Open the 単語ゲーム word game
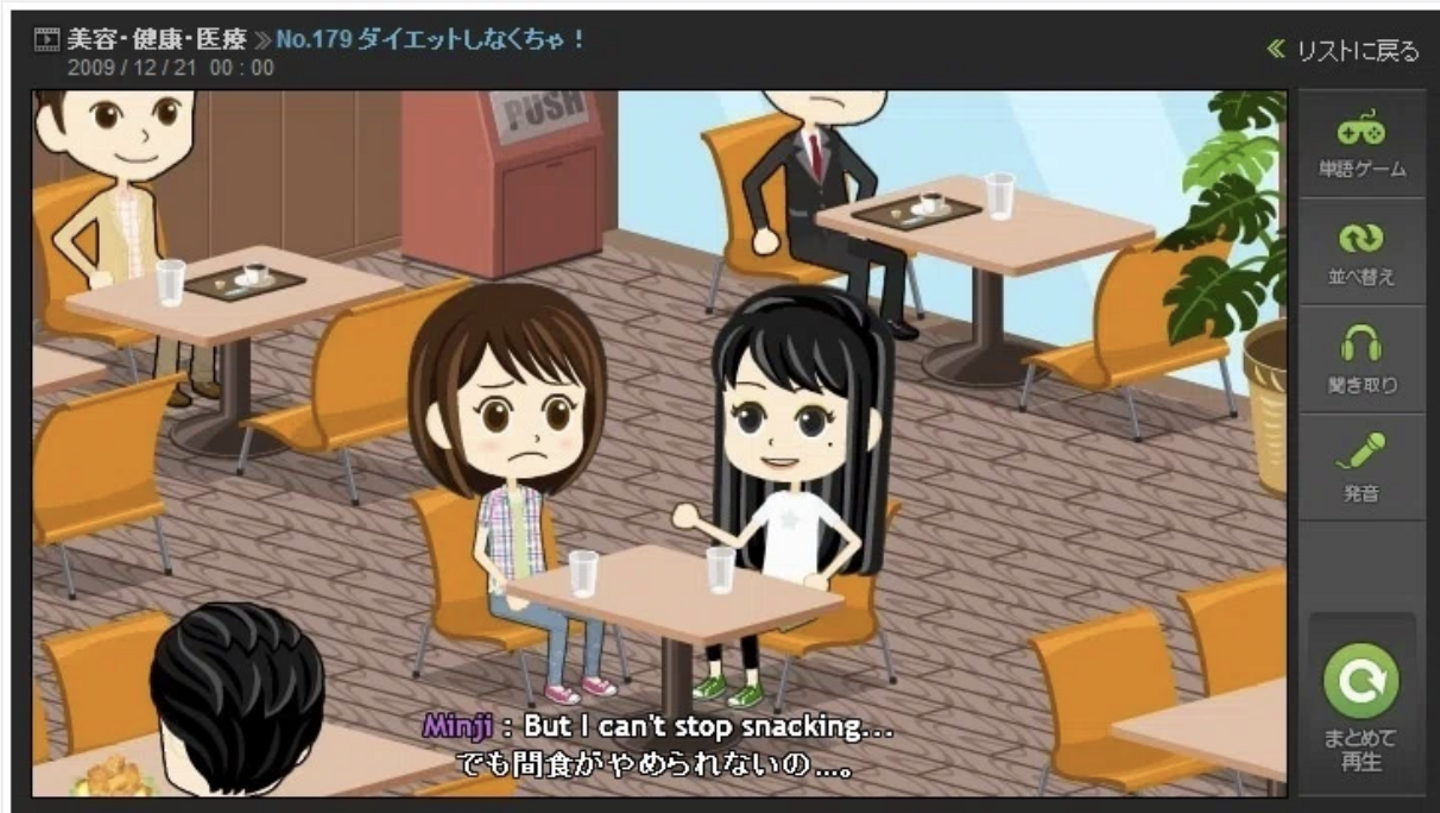 [1361, 146]
